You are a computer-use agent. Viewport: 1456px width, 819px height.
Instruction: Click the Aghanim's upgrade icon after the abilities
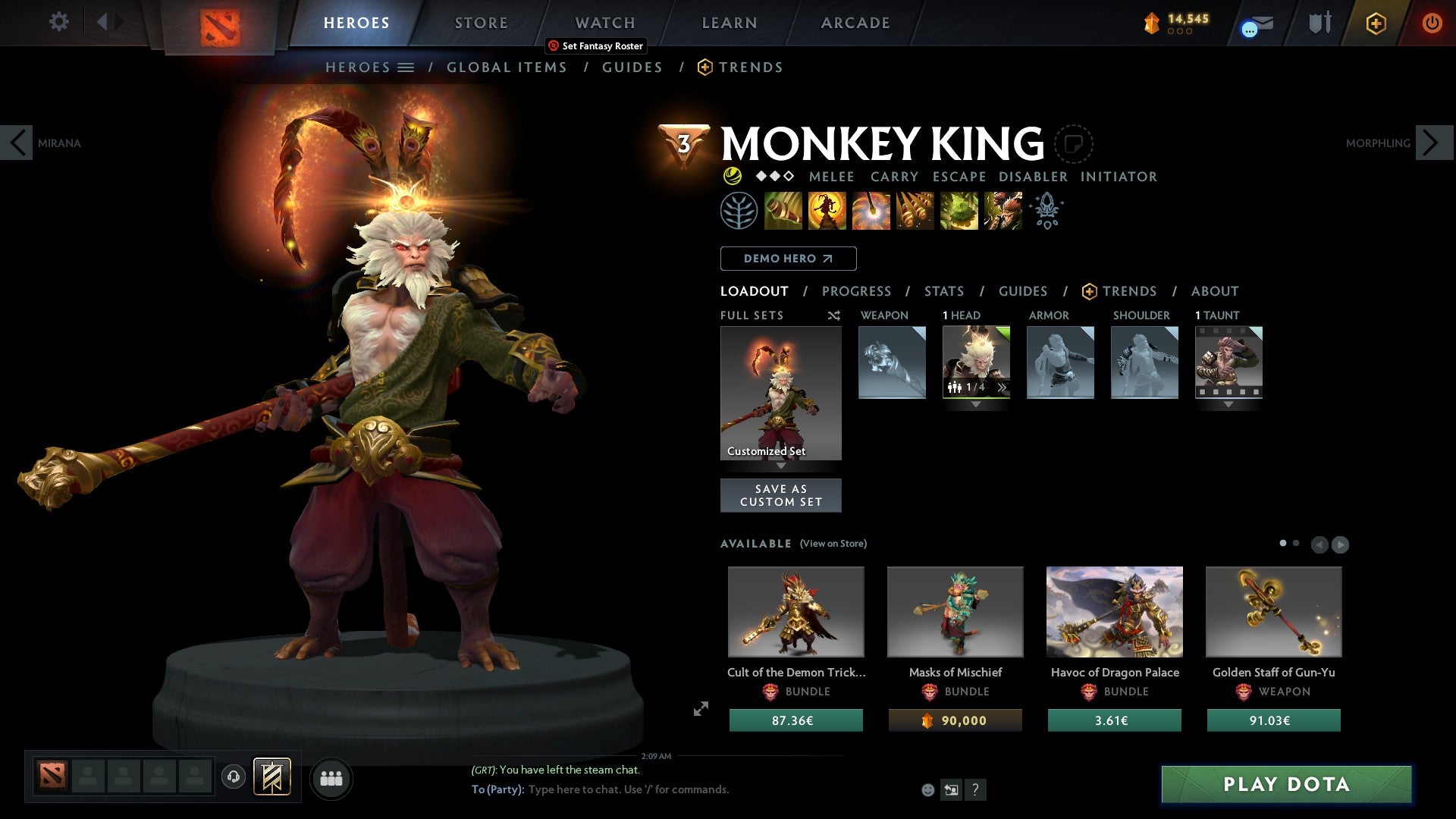[x=1047, y=211]
